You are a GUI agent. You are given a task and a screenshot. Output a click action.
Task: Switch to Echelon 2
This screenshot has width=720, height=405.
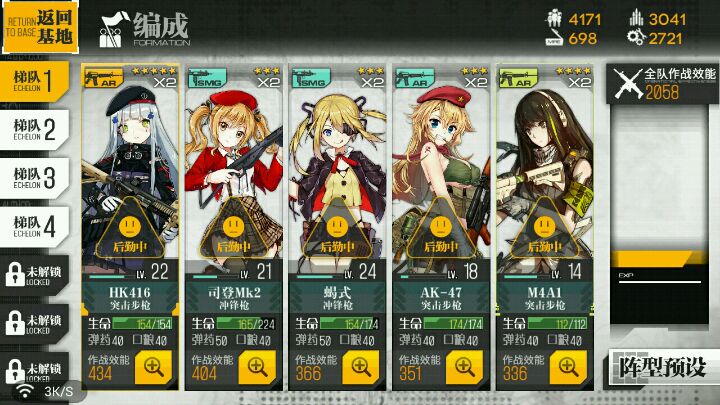(34, 127)
